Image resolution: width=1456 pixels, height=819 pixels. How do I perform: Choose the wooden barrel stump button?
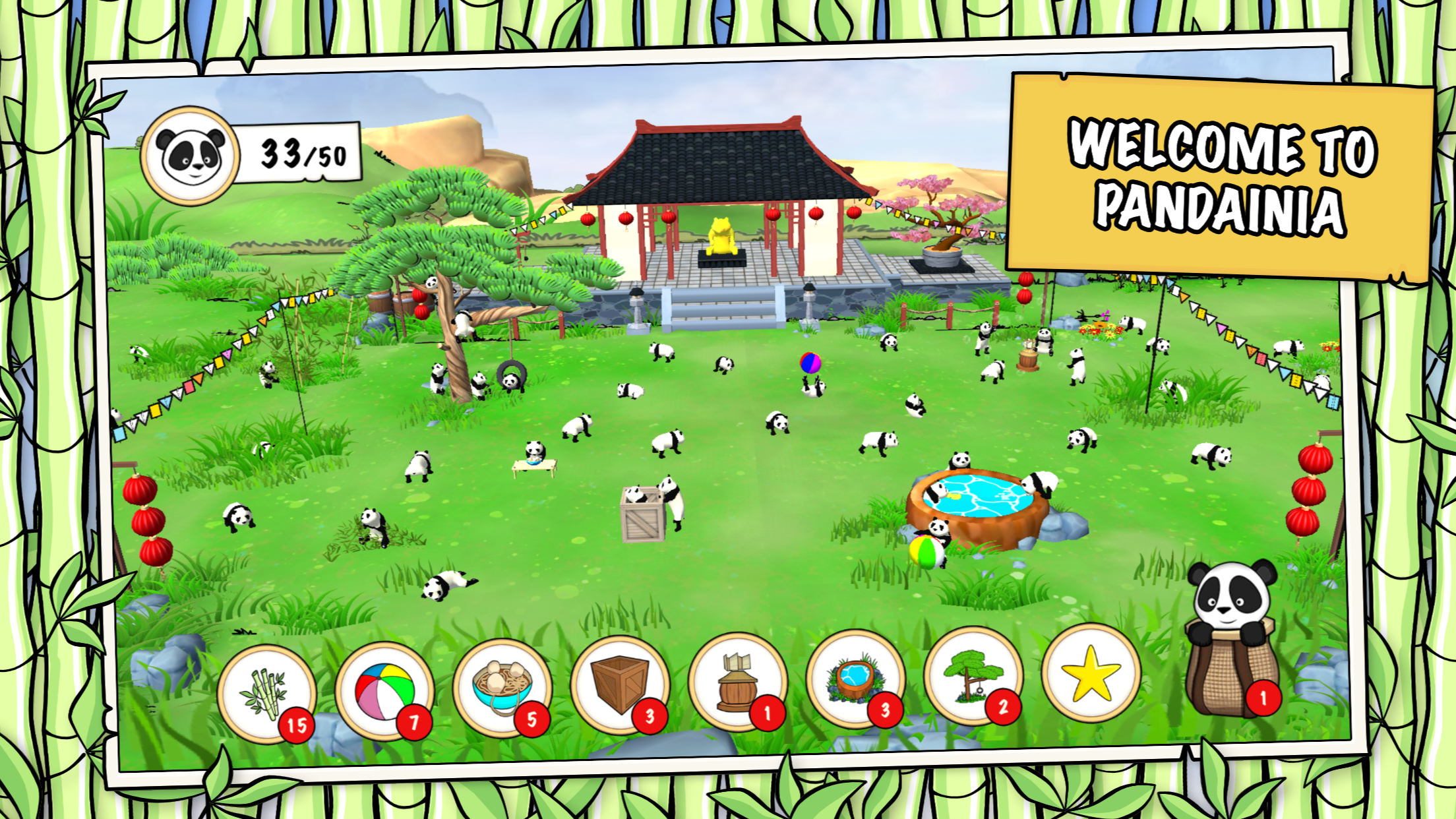(x=737, y=681)
